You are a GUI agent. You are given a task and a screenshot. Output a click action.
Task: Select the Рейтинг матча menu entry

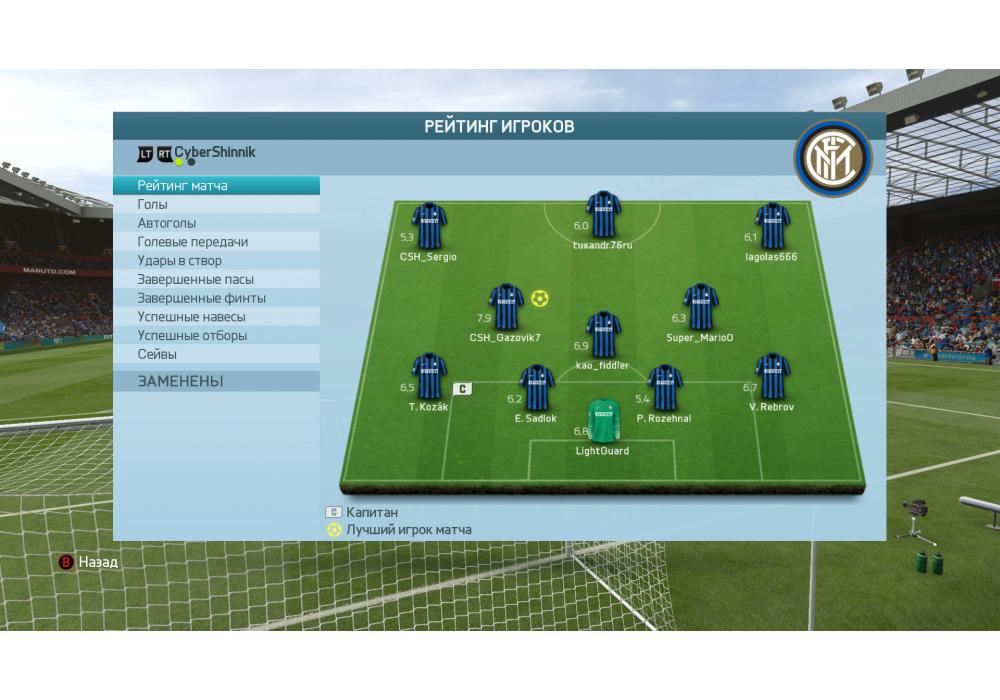216,186
